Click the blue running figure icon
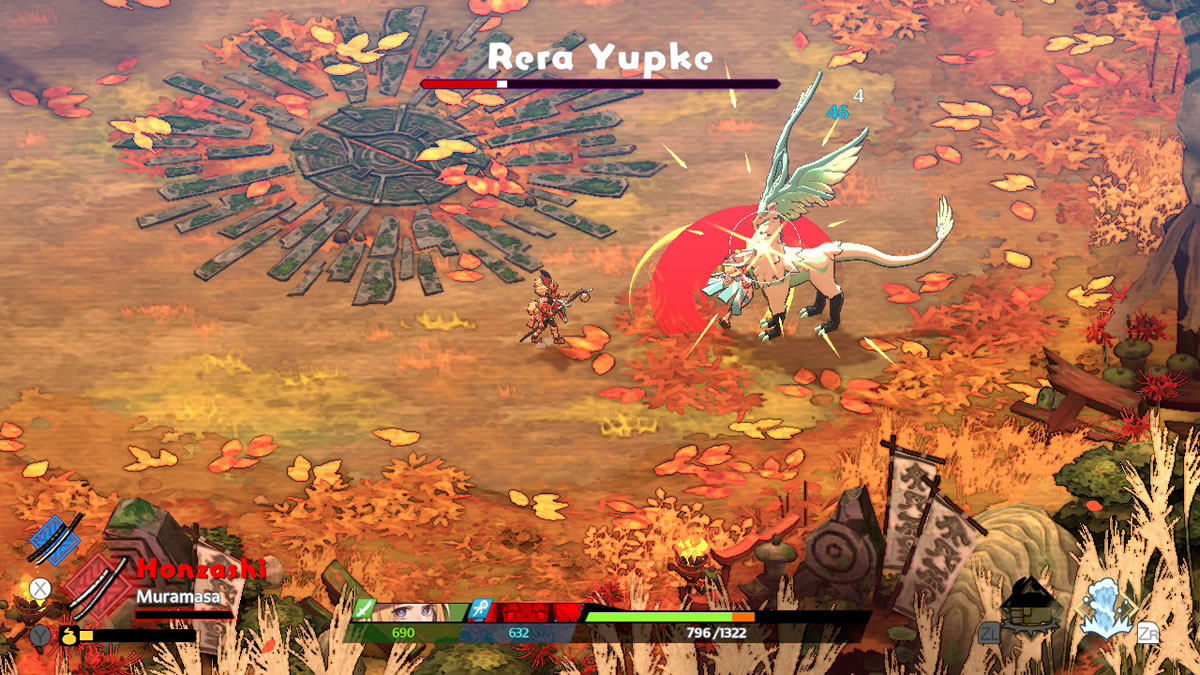 click(x=479, y=611)
